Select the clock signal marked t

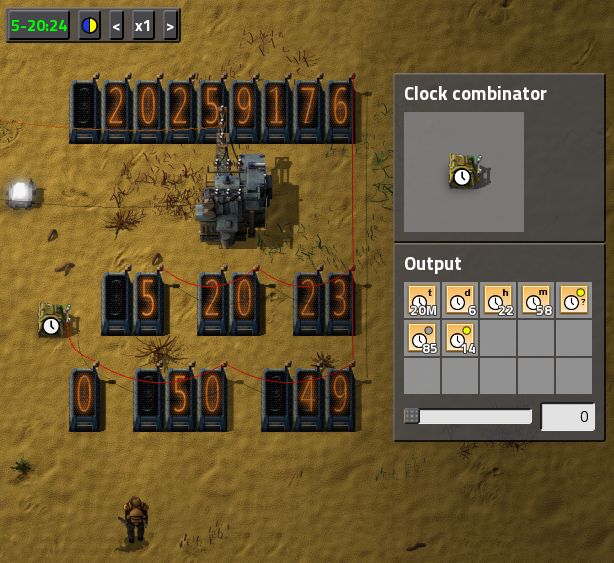[422, 300]
